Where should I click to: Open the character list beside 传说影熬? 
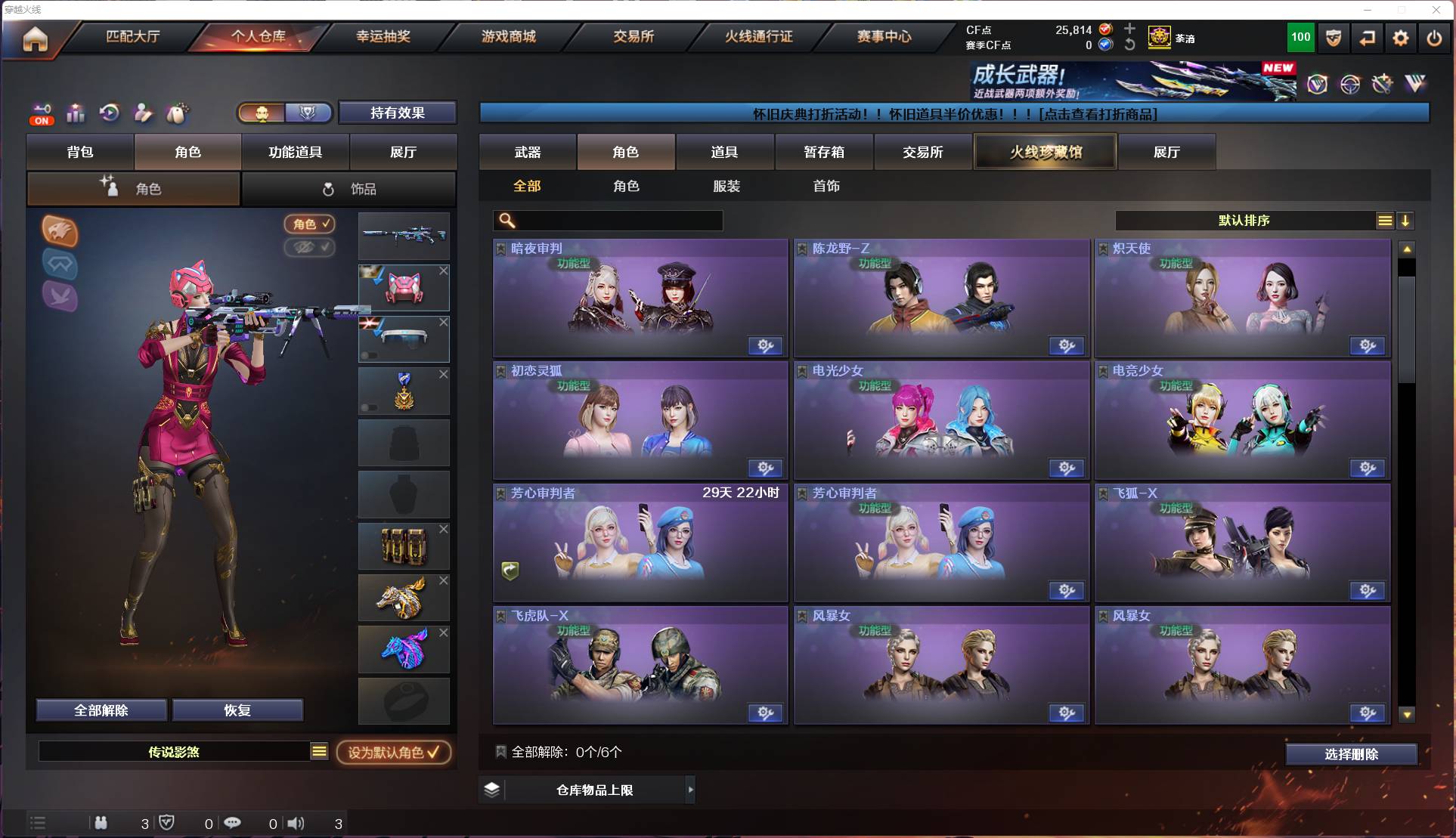pos(320,751)
